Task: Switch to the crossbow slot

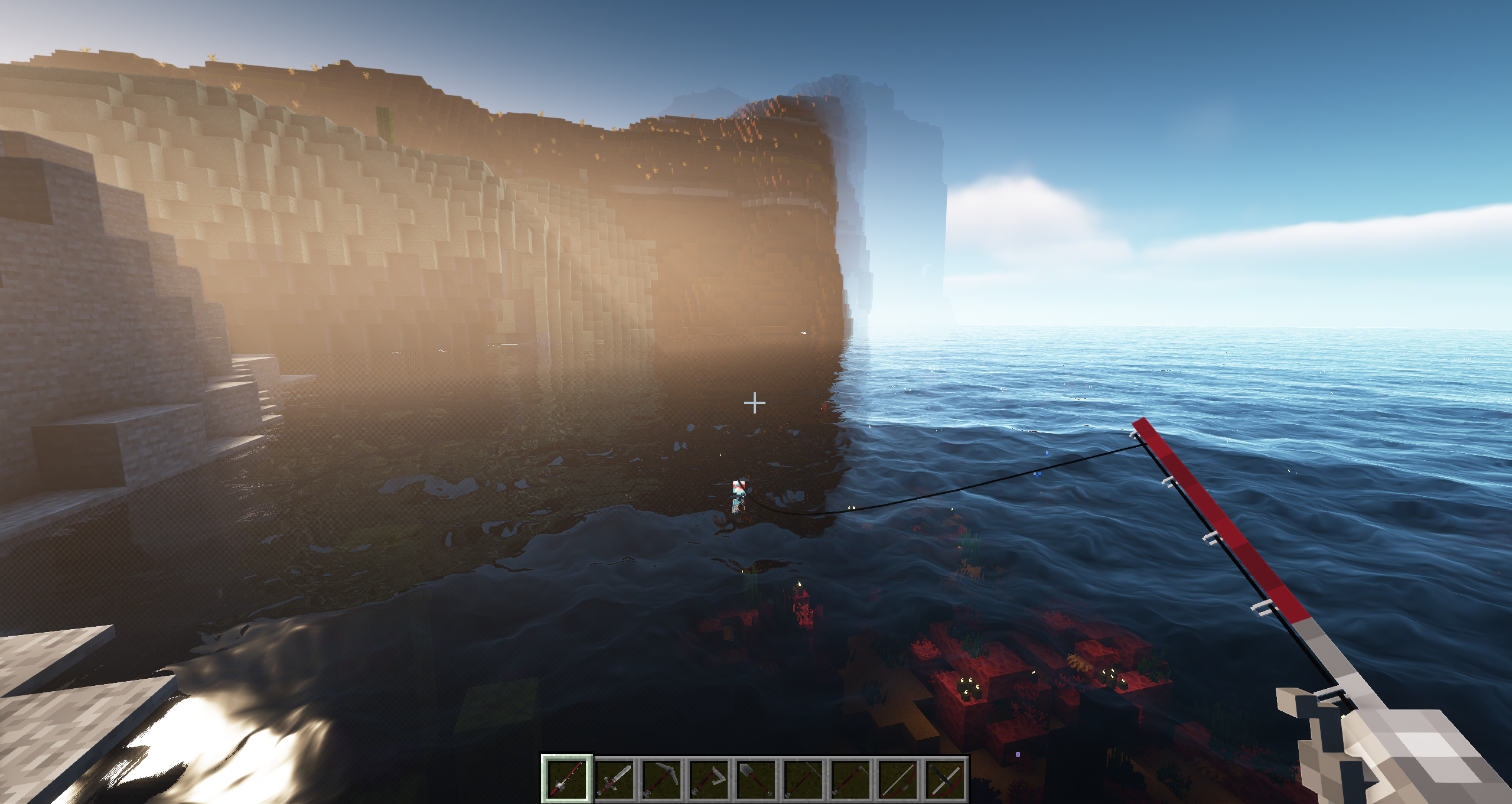Action: coord(946,778)
